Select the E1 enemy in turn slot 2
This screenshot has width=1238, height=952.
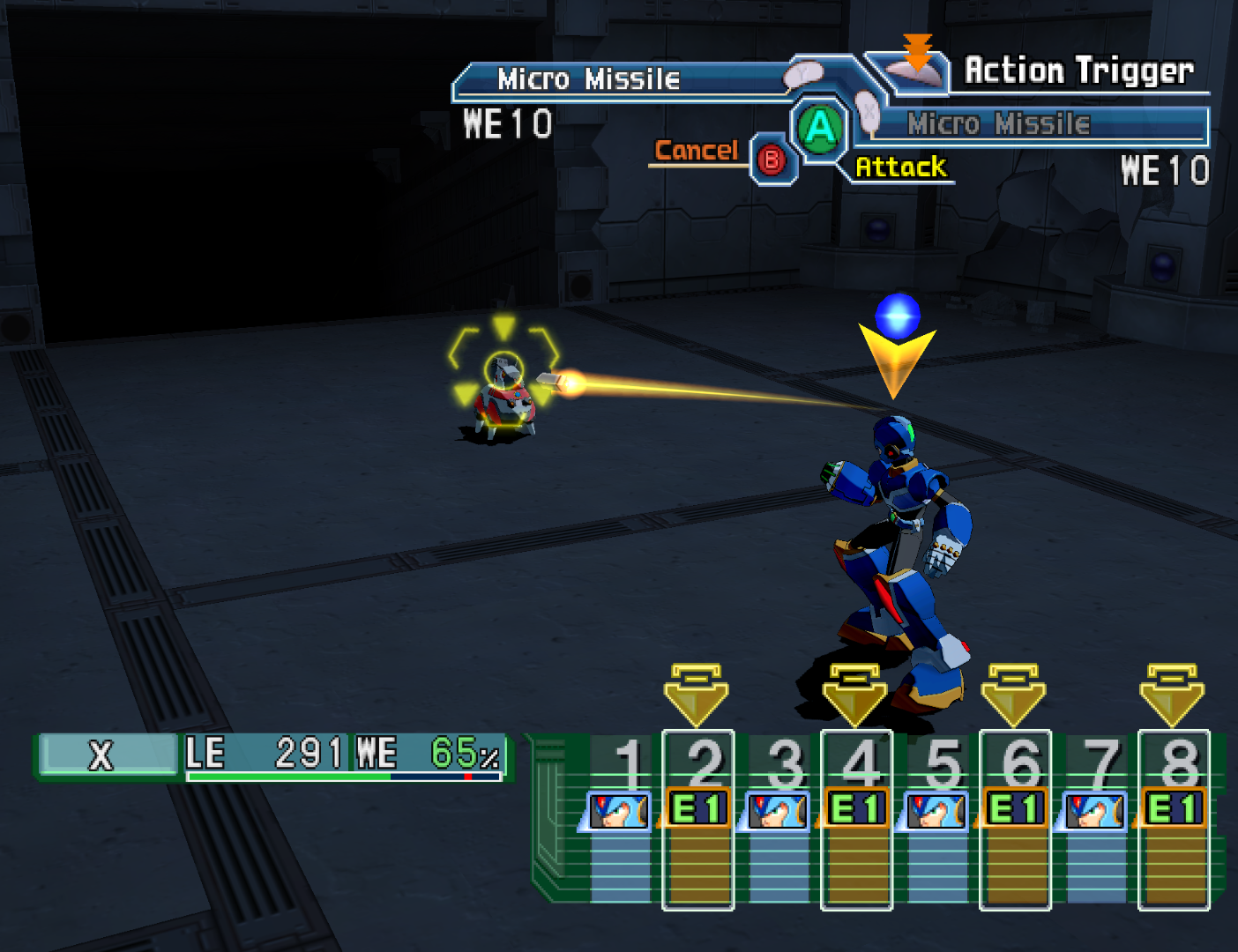click(698, 808)
